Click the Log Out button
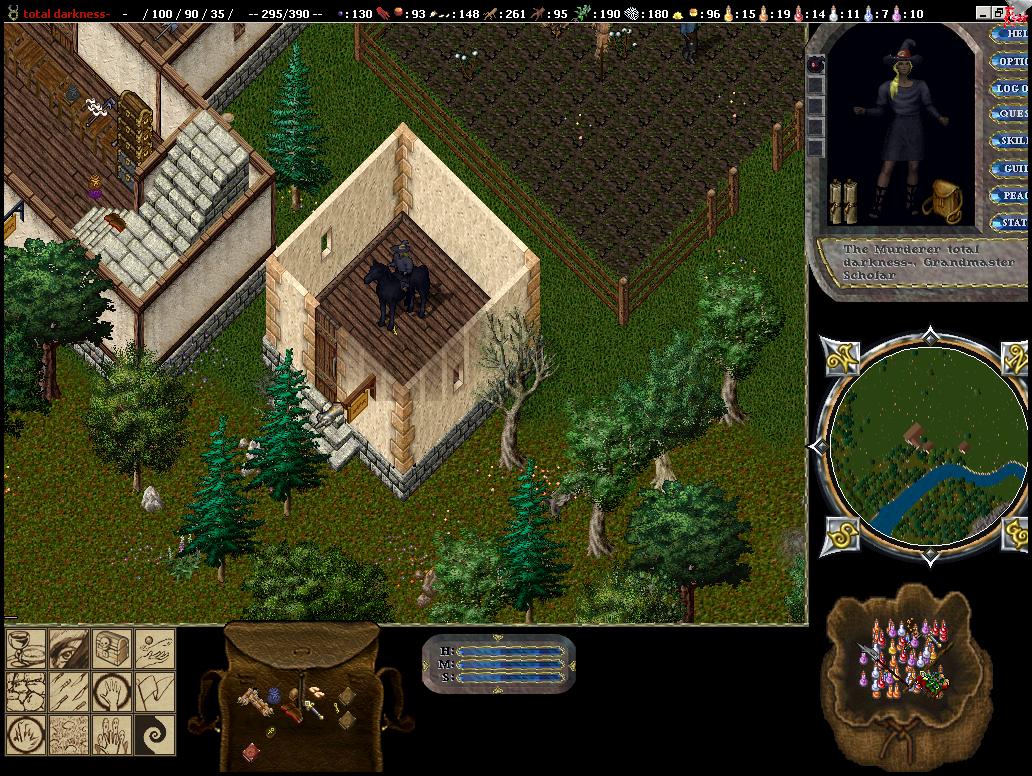Image resolution: width=1032 pixels, height=776 pixels. point(1012,88)
